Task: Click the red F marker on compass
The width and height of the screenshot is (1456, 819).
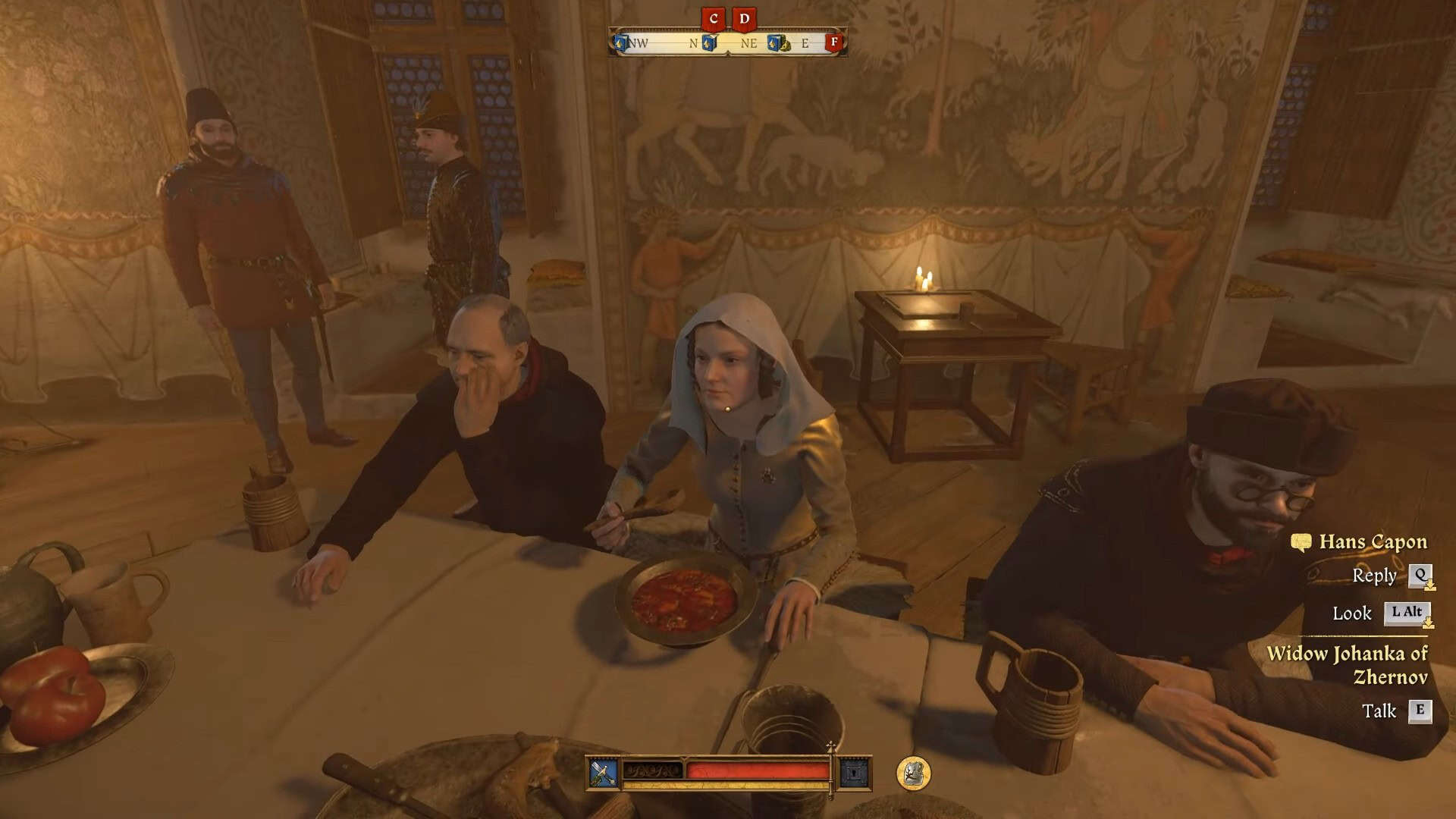Action: [x=834, y=42]
